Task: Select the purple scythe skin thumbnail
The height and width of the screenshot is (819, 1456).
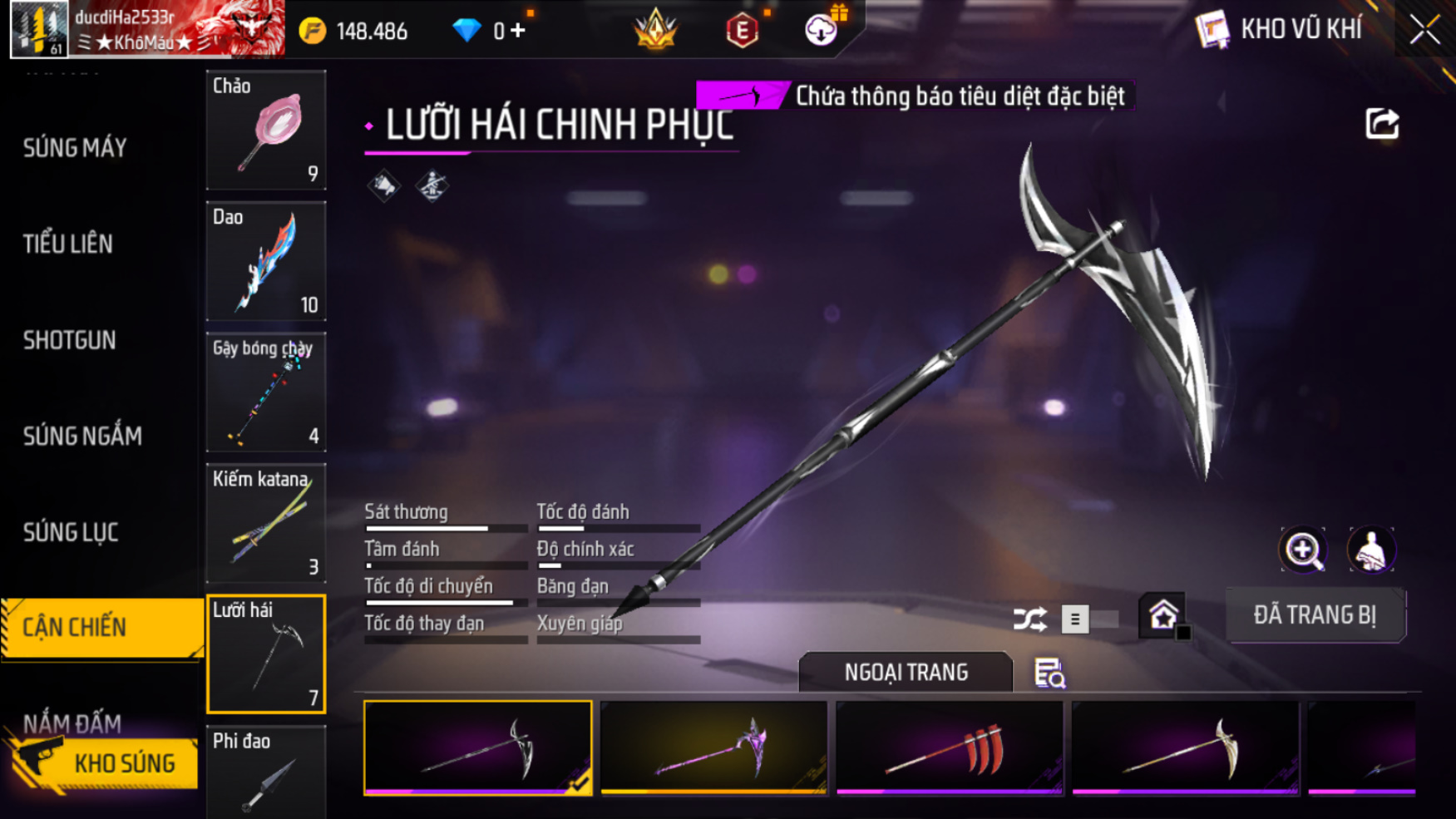Action: 713,747
